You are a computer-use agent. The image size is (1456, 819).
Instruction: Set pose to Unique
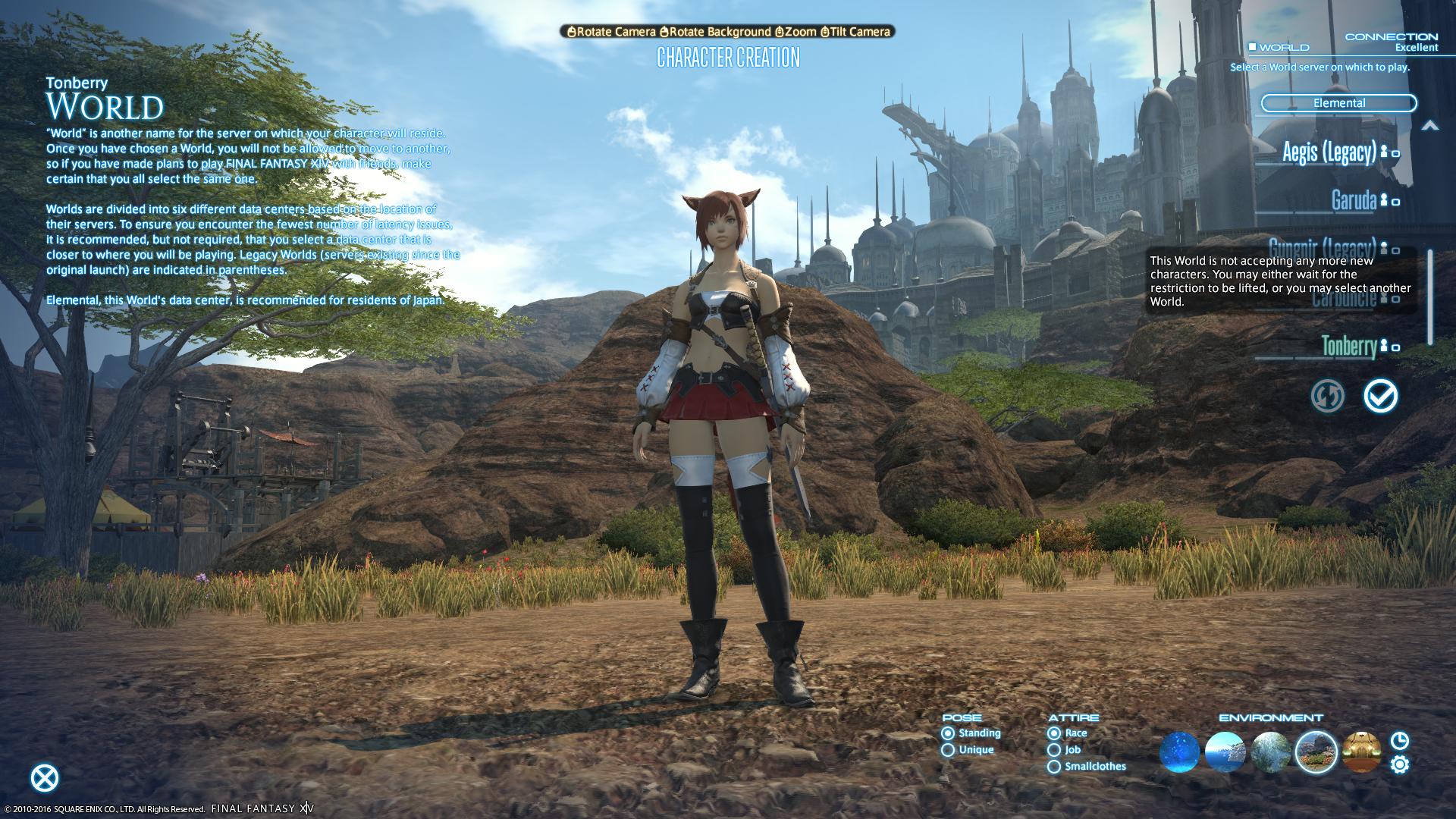click(x=948, y=750)
